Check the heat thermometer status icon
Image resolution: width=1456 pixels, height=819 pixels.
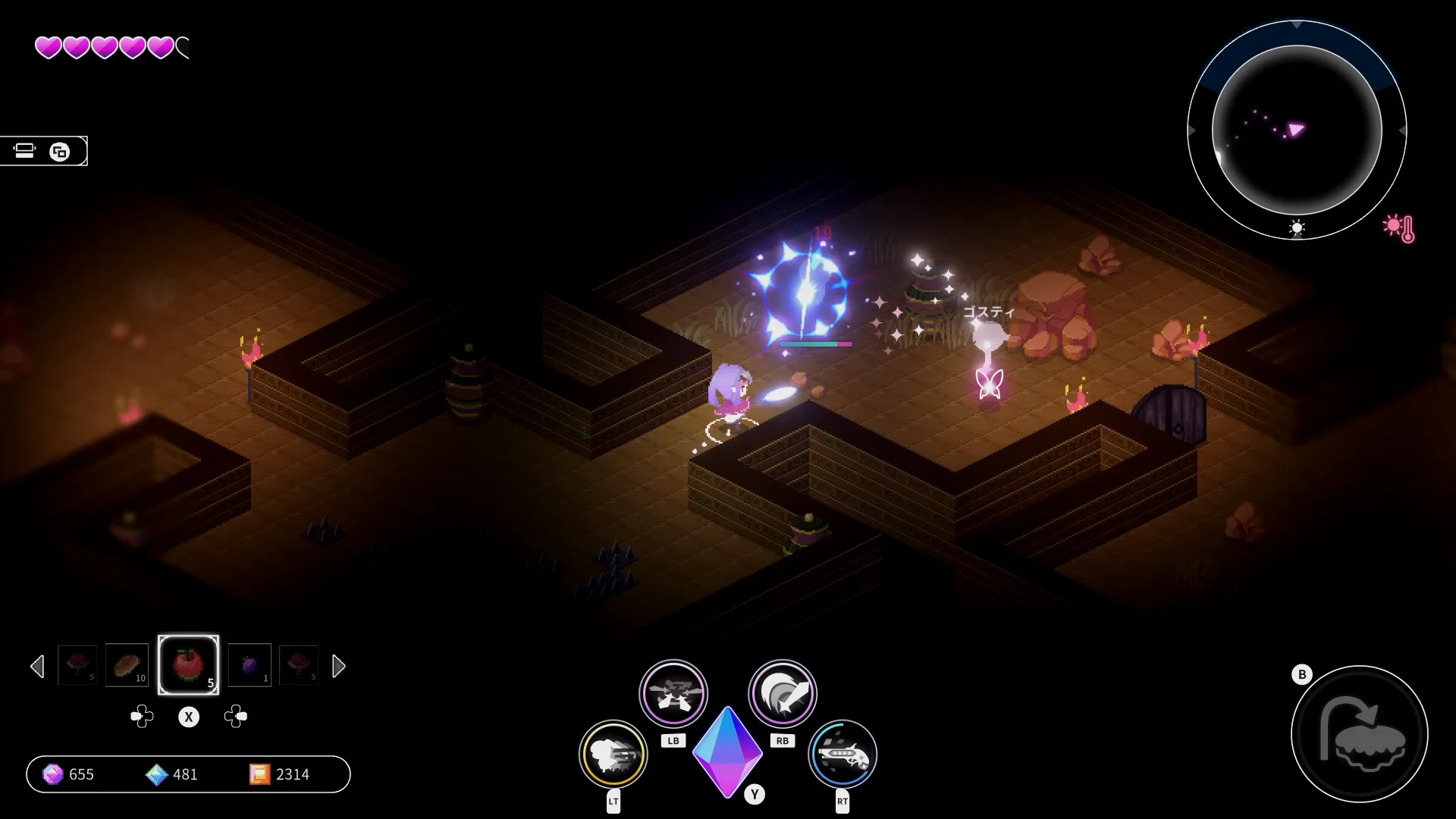coord(1399,227)
